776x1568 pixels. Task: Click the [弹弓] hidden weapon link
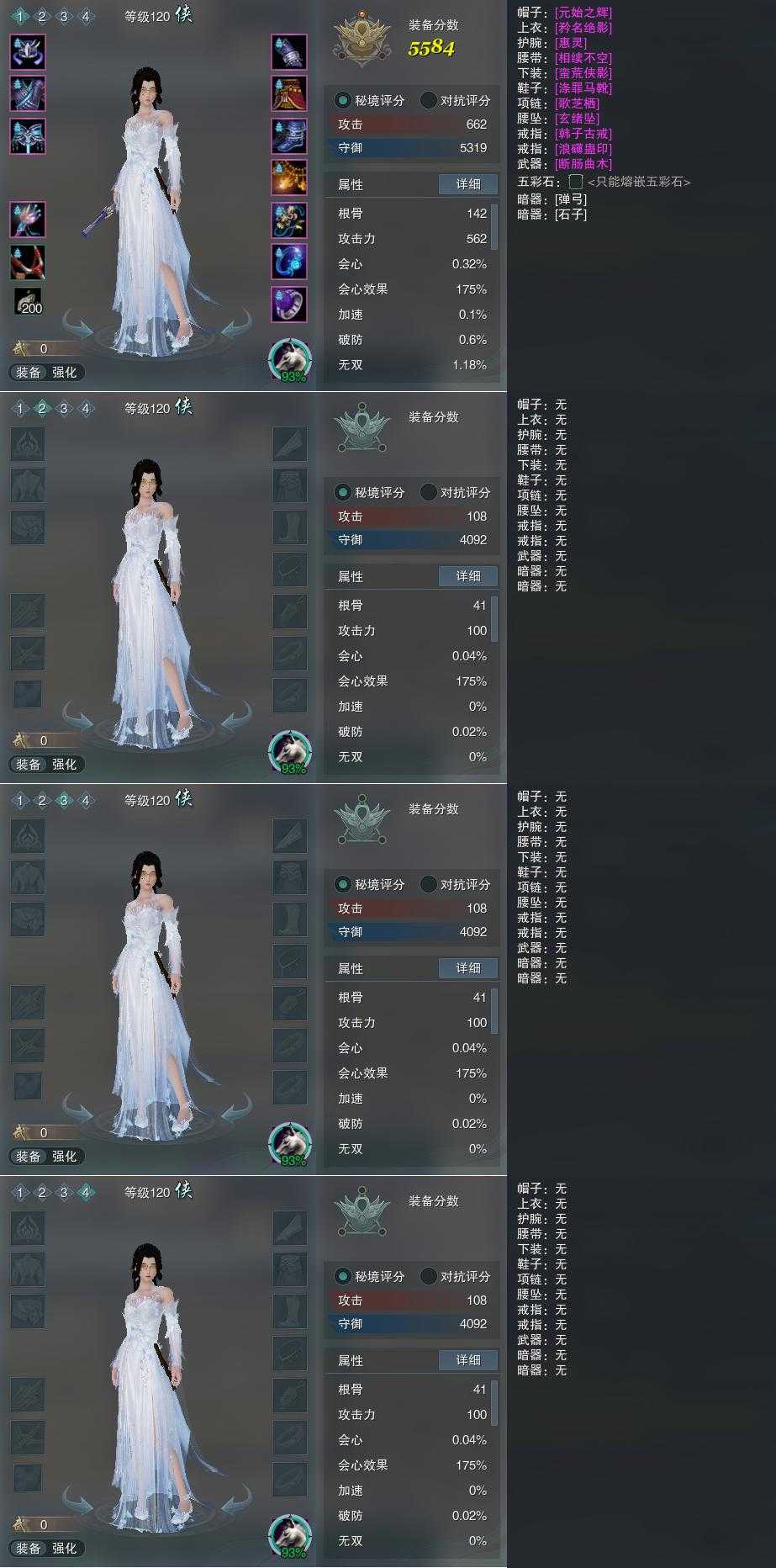click(x=571, y=199)
